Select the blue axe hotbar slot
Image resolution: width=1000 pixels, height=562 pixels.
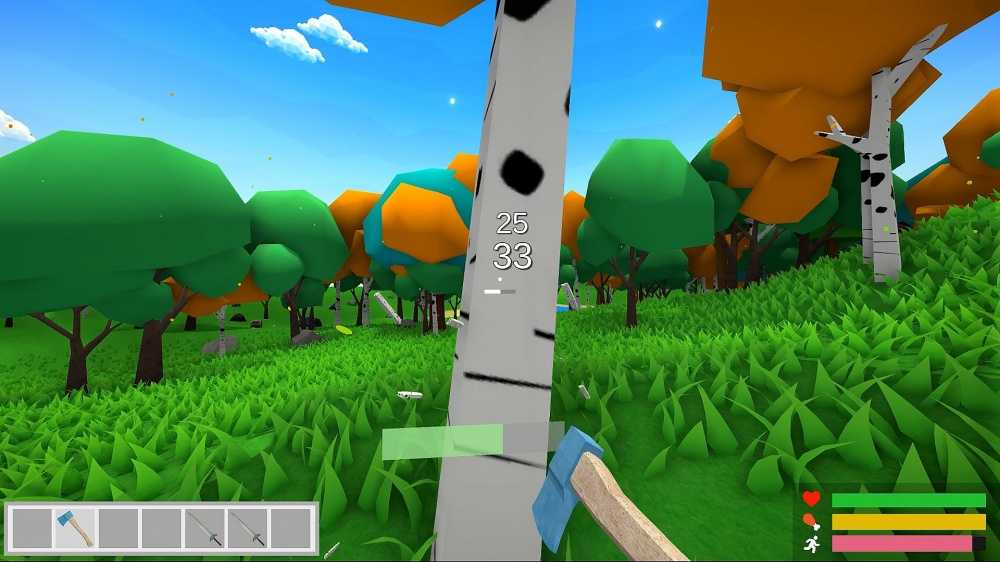pyautogui.click(x=75, y=528)
